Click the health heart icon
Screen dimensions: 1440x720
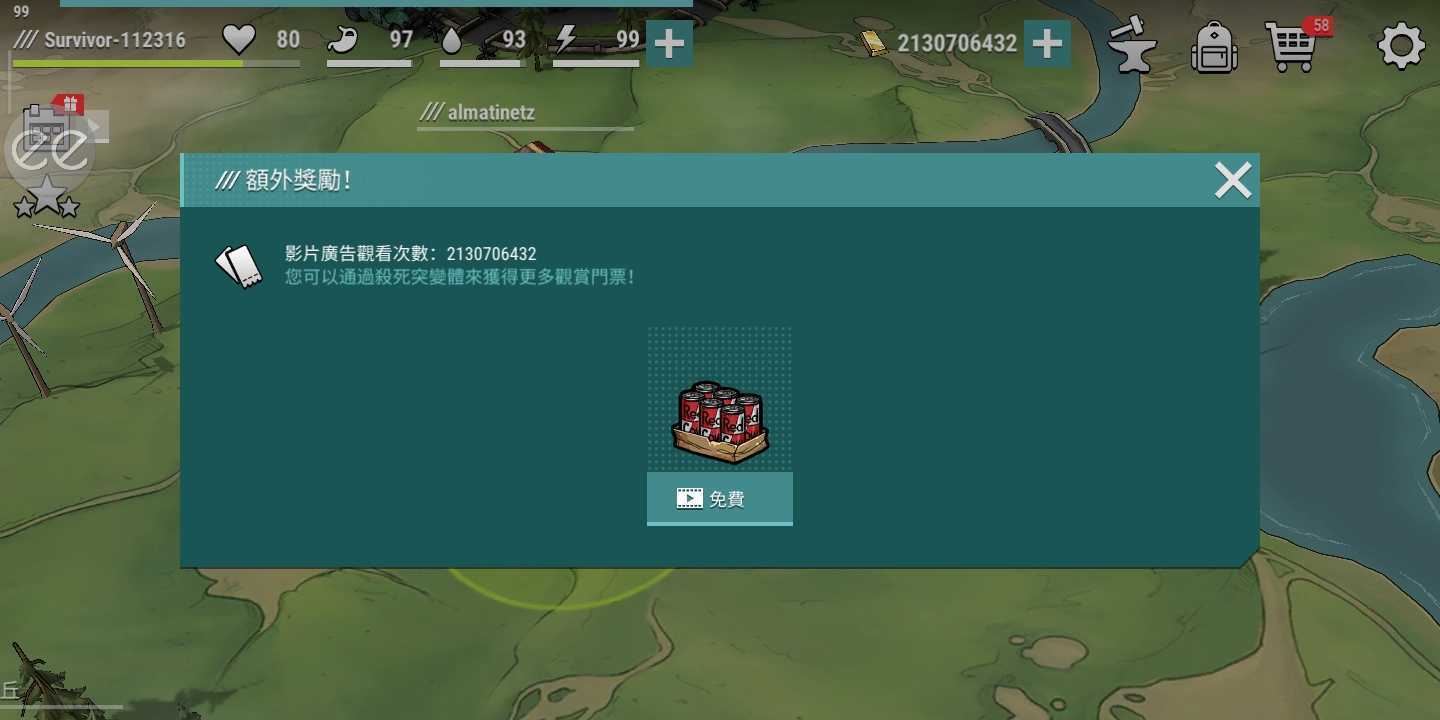click(238, 40)
